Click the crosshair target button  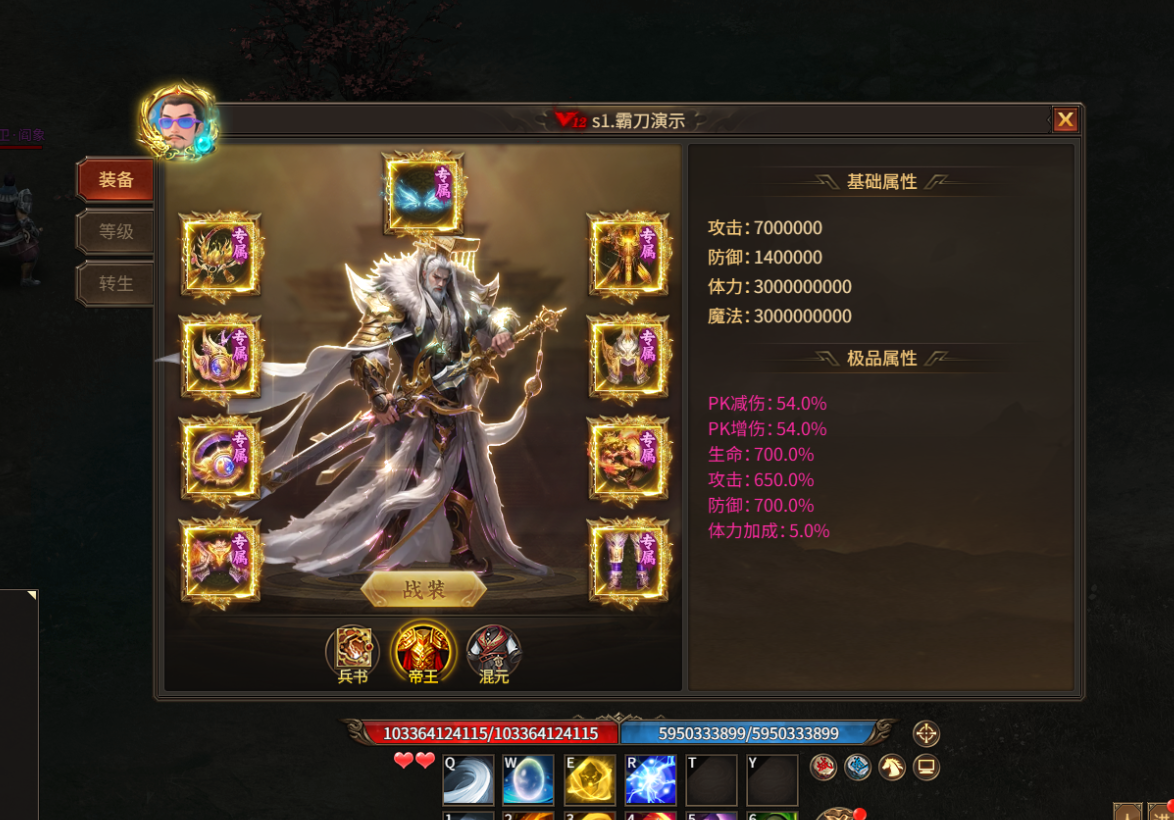(x=926, y=734)
